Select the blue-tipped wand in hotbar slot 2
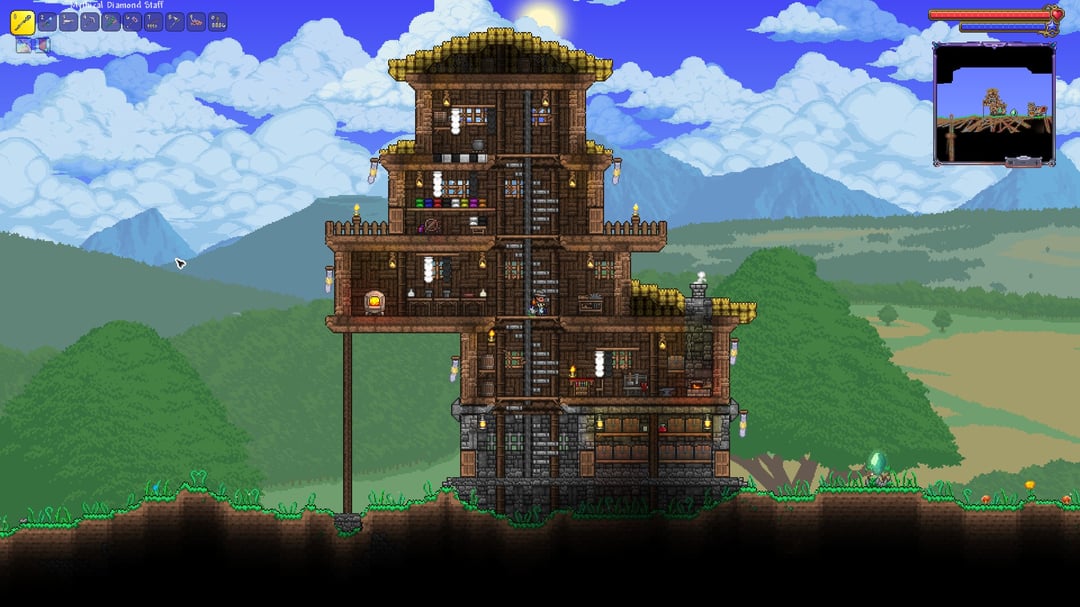Image resolution: width=1080 pixels, height=607 pixels. 46,21
